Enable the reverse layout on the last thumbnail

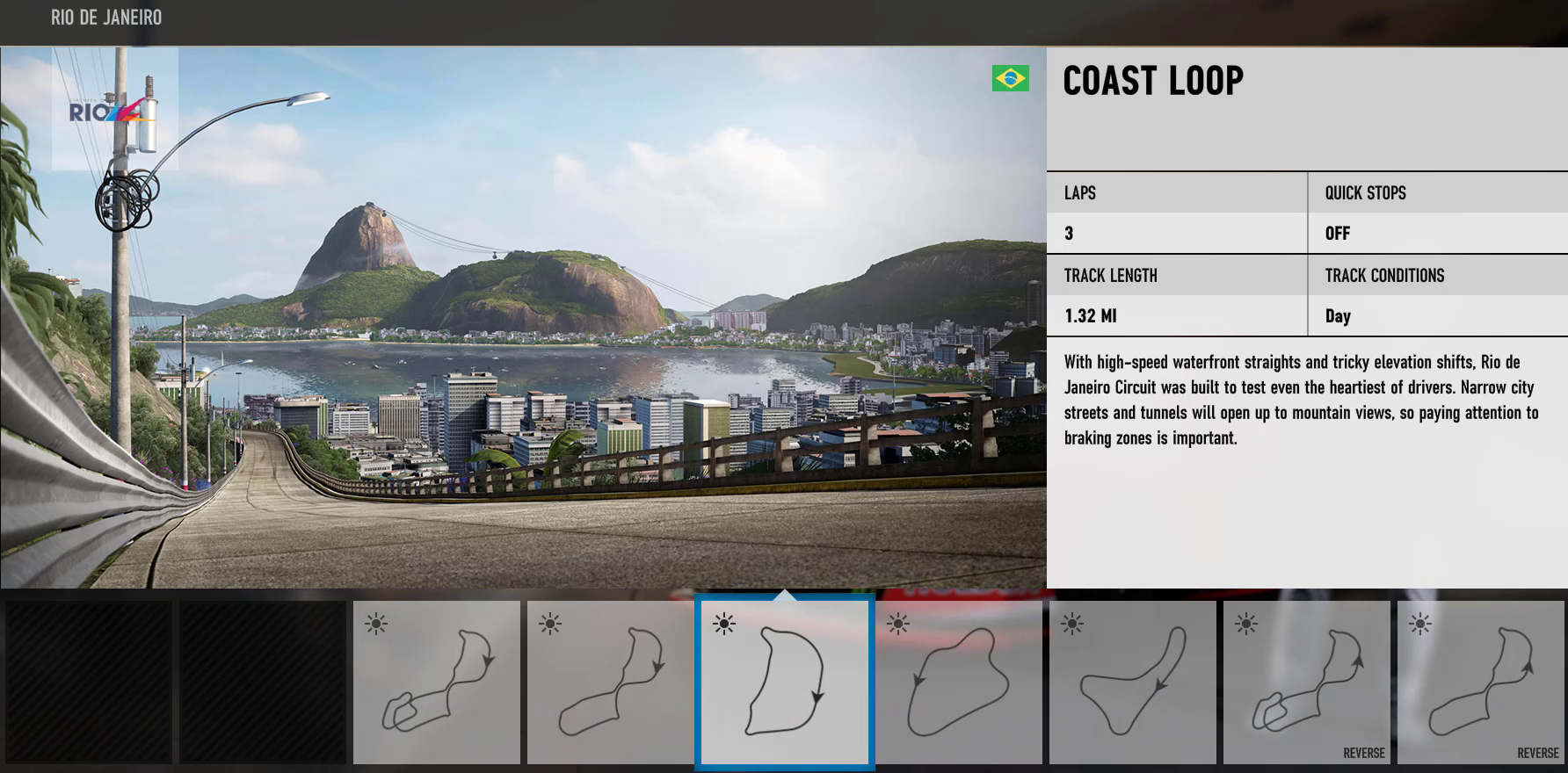point(1537,753)
